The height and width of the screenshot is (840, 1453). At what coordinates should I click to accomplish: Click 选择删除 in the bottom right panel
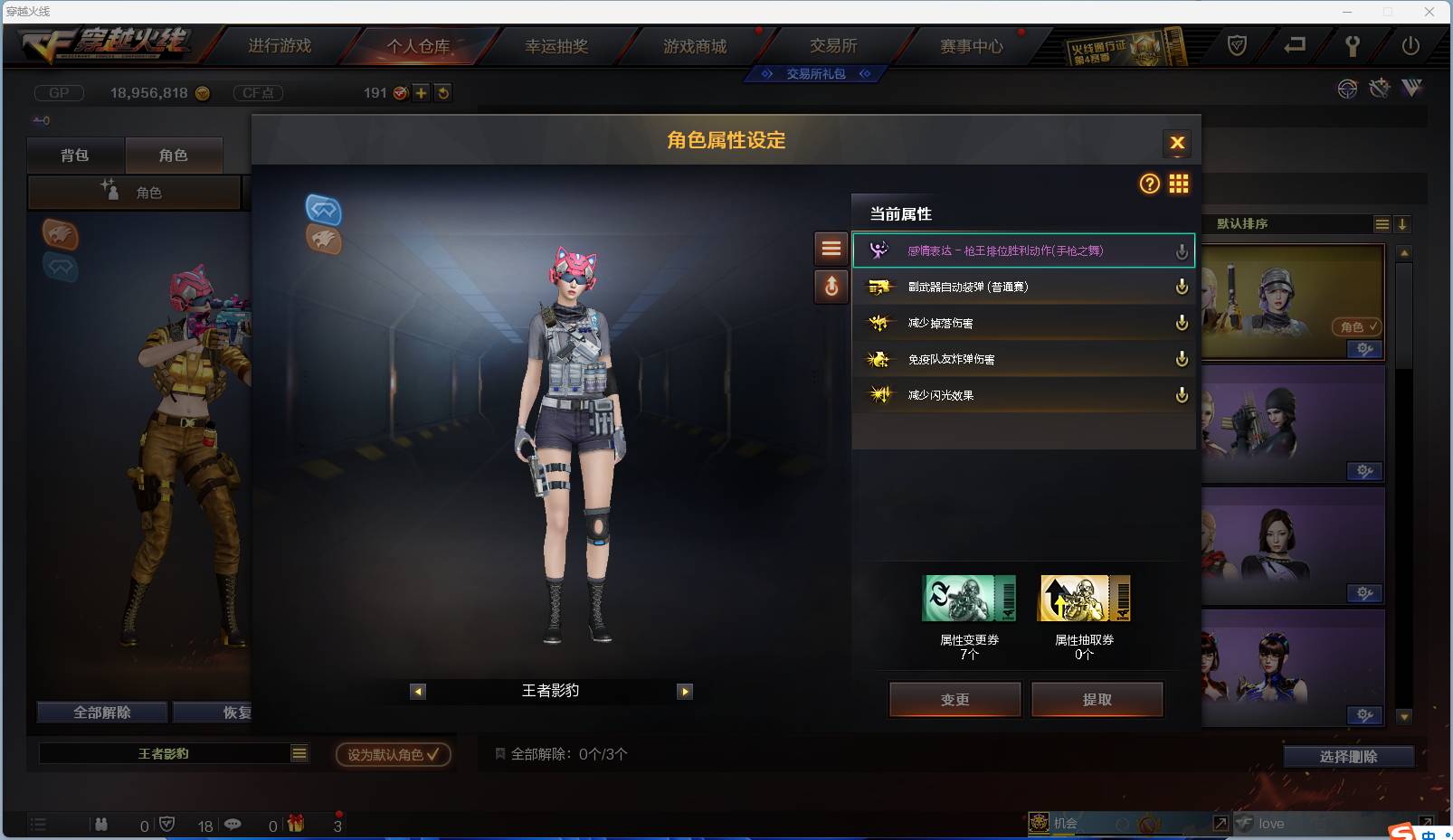(1351, 756)
